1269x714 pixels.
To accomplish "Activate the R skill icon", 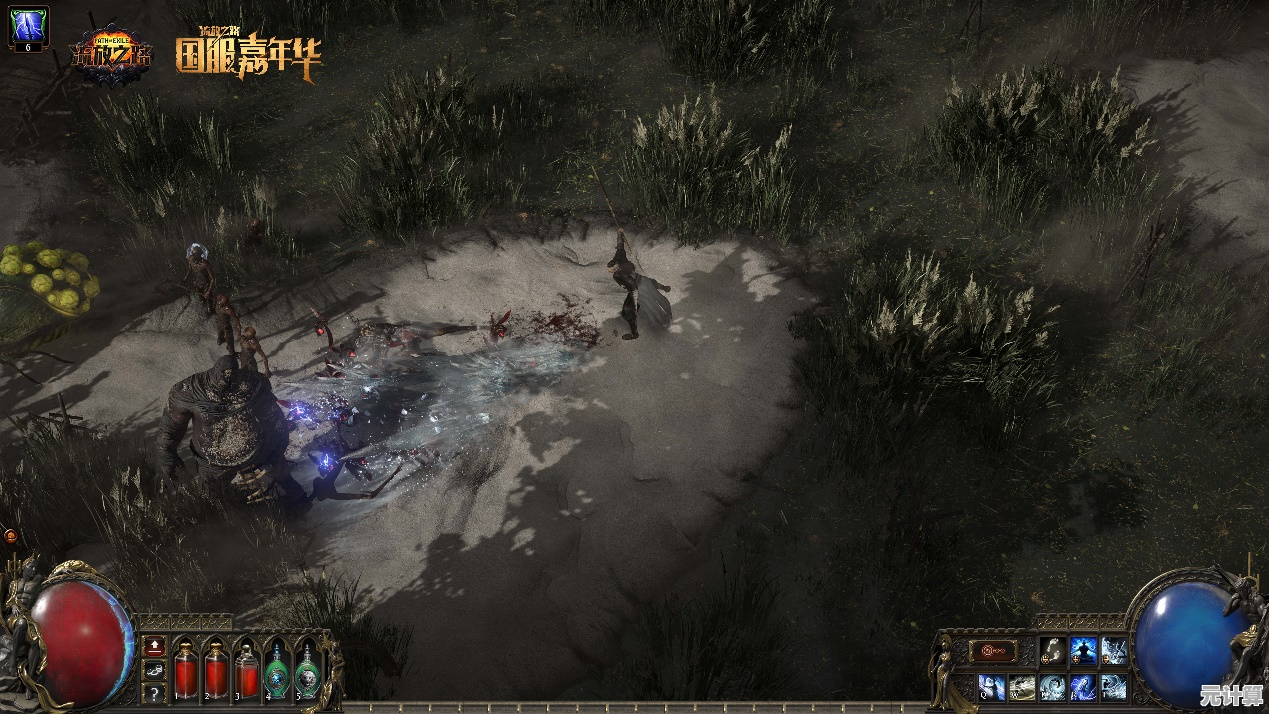I will [1084, 688].
